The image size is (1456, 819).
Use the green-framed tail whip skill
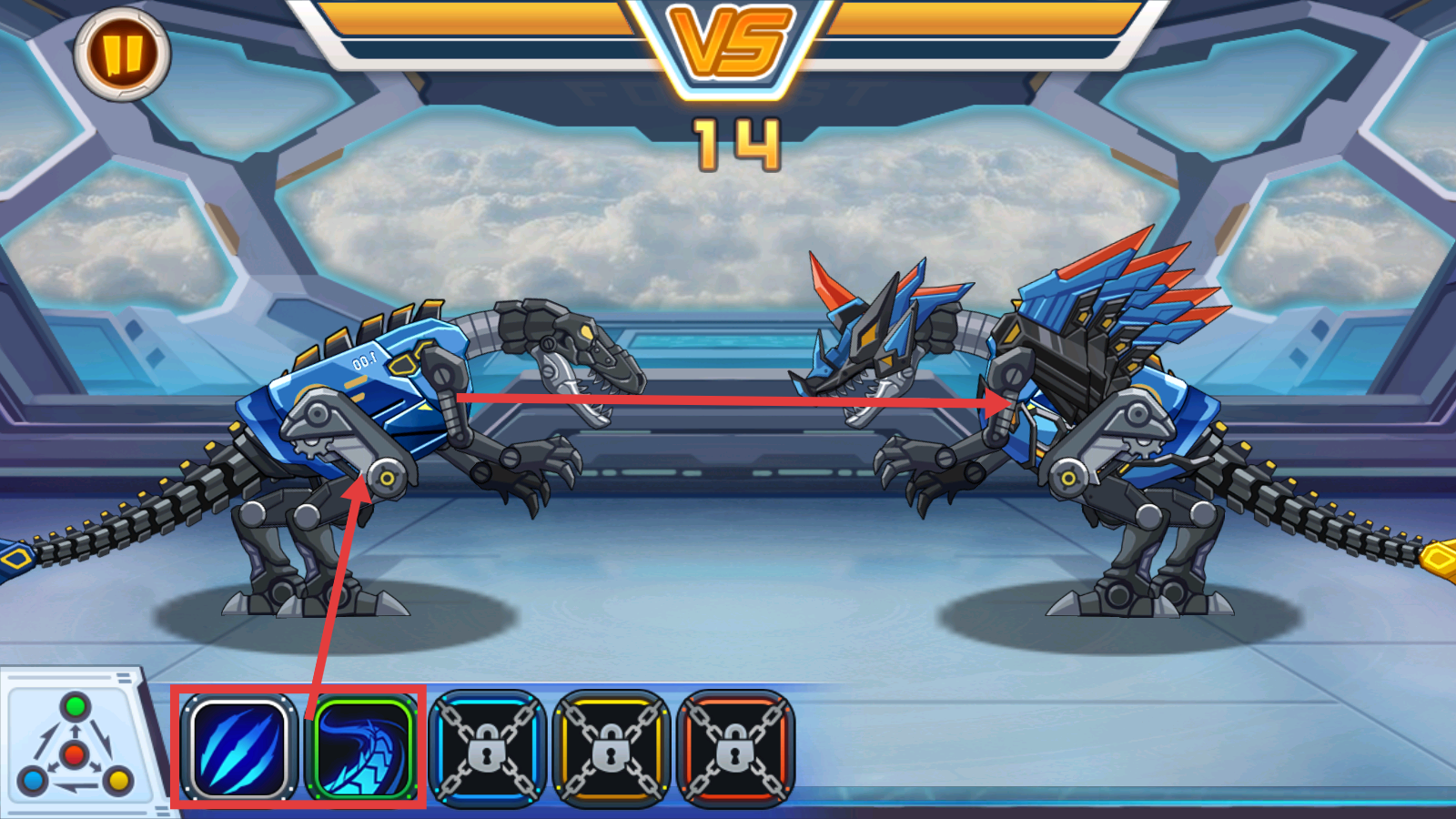pos(364,748)
